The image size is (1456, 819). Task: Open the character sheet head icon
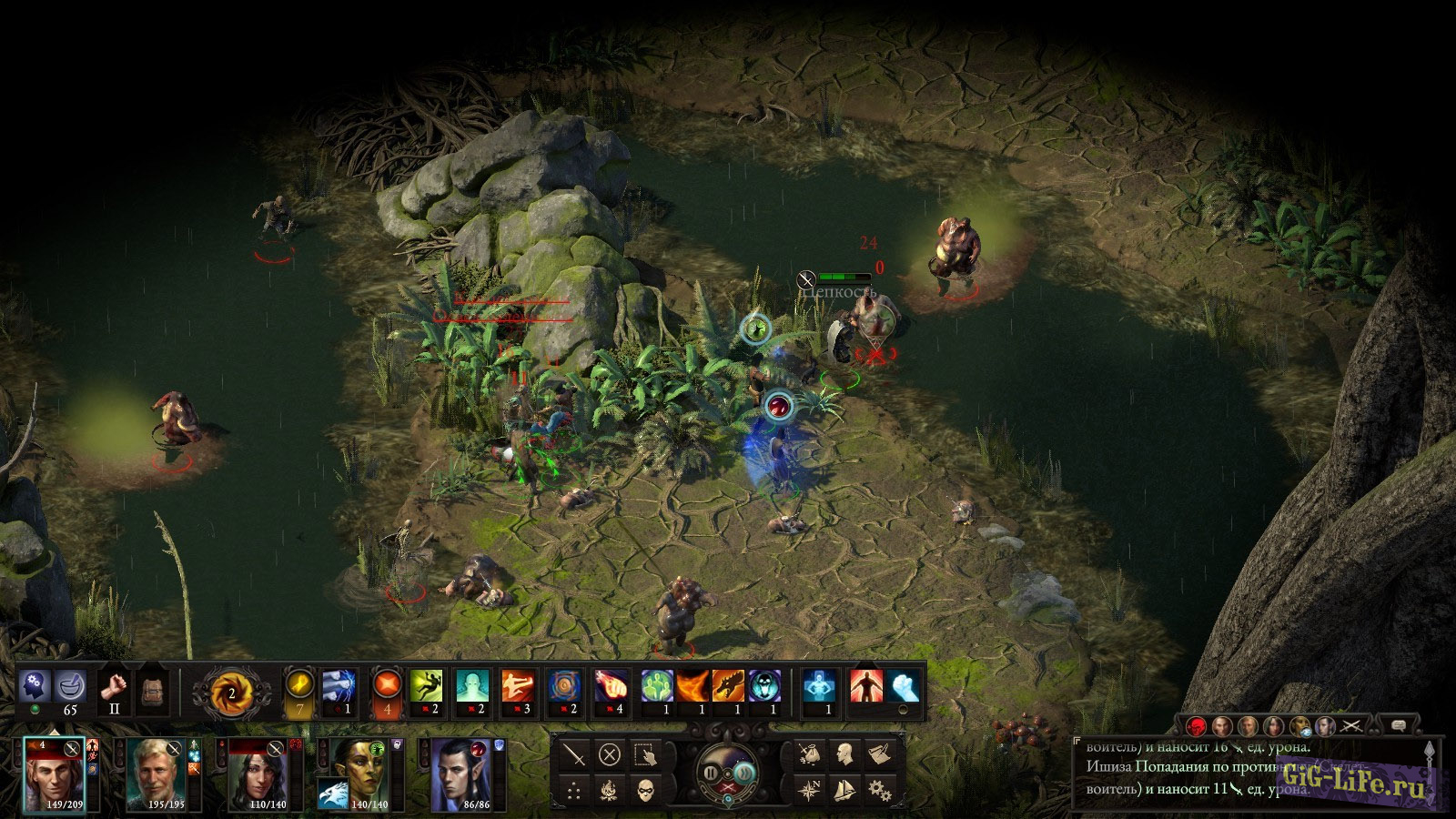[x=844, y=754]
